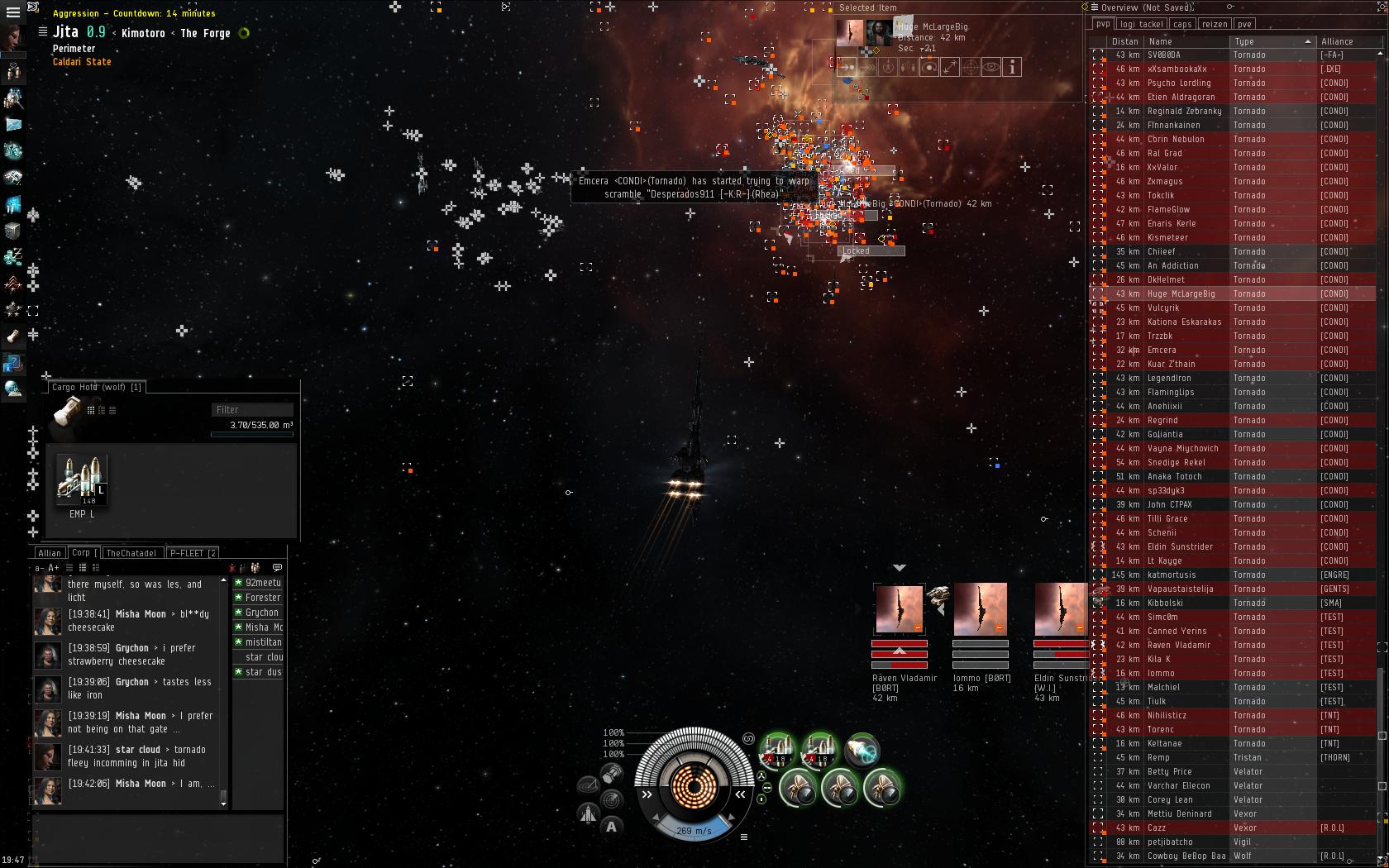Screen dimensions: 1389x868
Task: Select Emcera's Tornado in the overview
Action: coord(1162,350)
